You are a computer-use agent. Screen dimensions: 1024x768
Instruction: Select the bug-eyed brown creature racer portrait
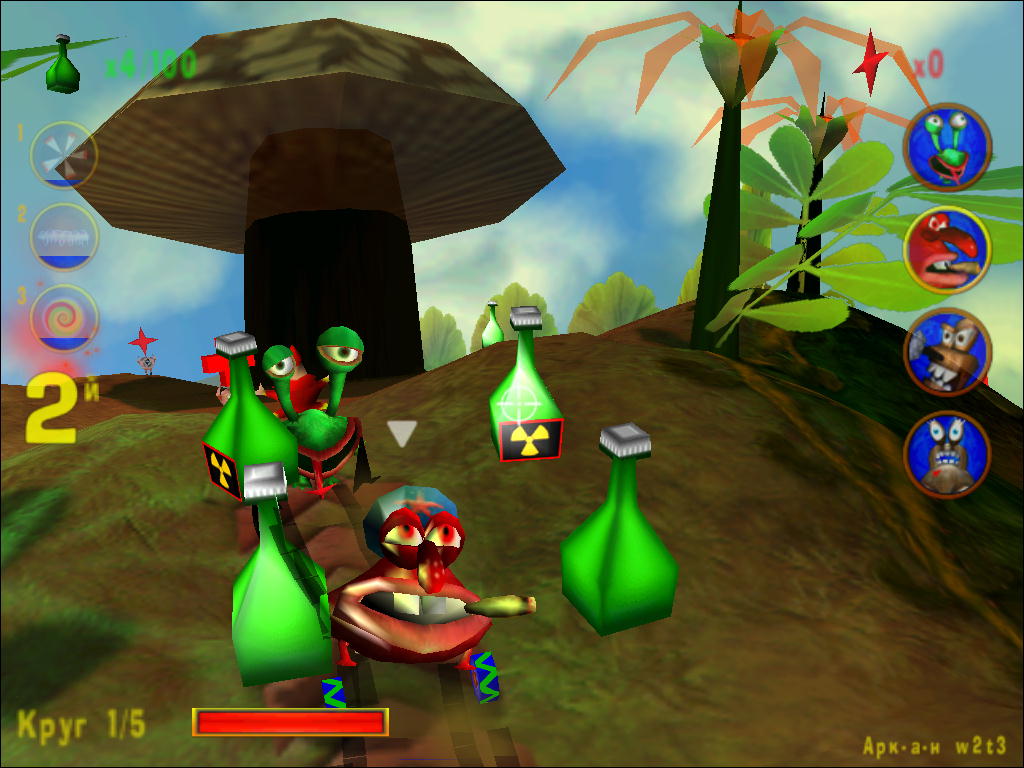tap(947, 454)
